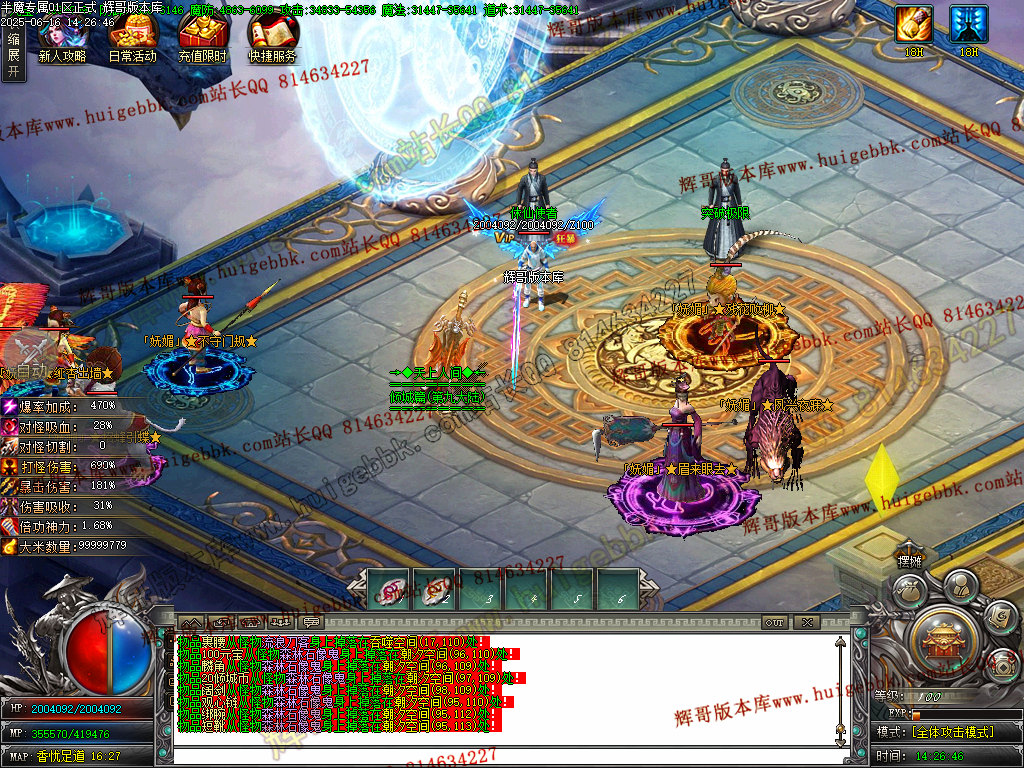
Task: Close the chat panel with X
Action: (x=807, y=622)
